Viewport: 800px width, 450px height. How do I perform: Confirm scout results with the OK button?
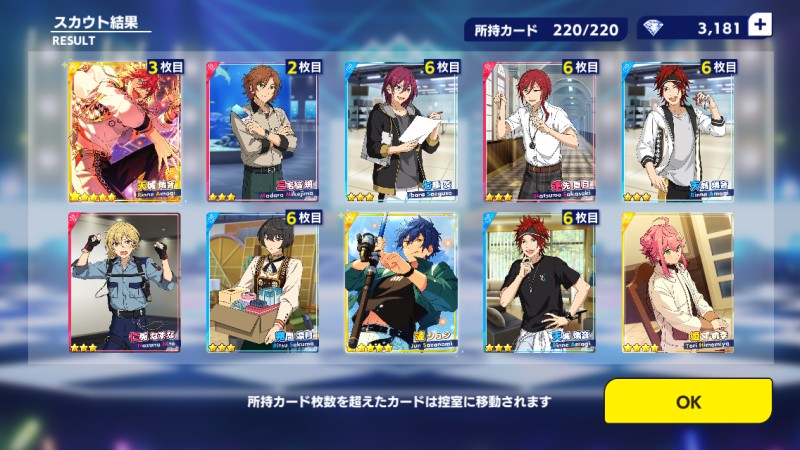click(x=688, y=401)
